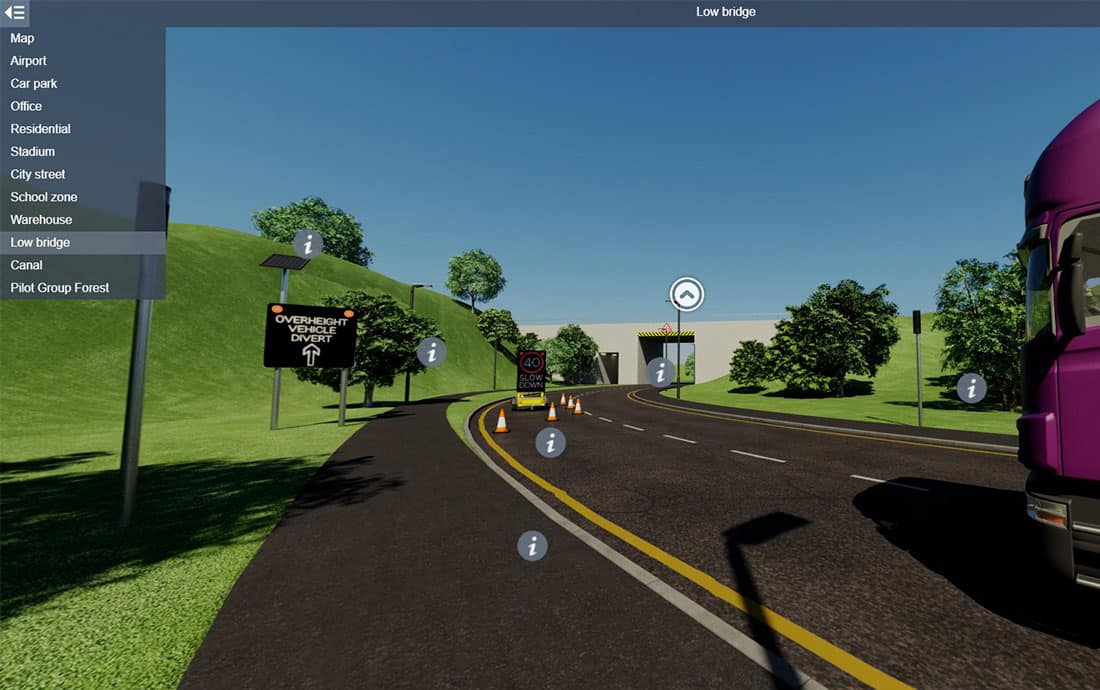Viewport: 1100px width, 690px height.
Task: Visit the City street location
Action: pyautogui.click(x=37, y=174)
